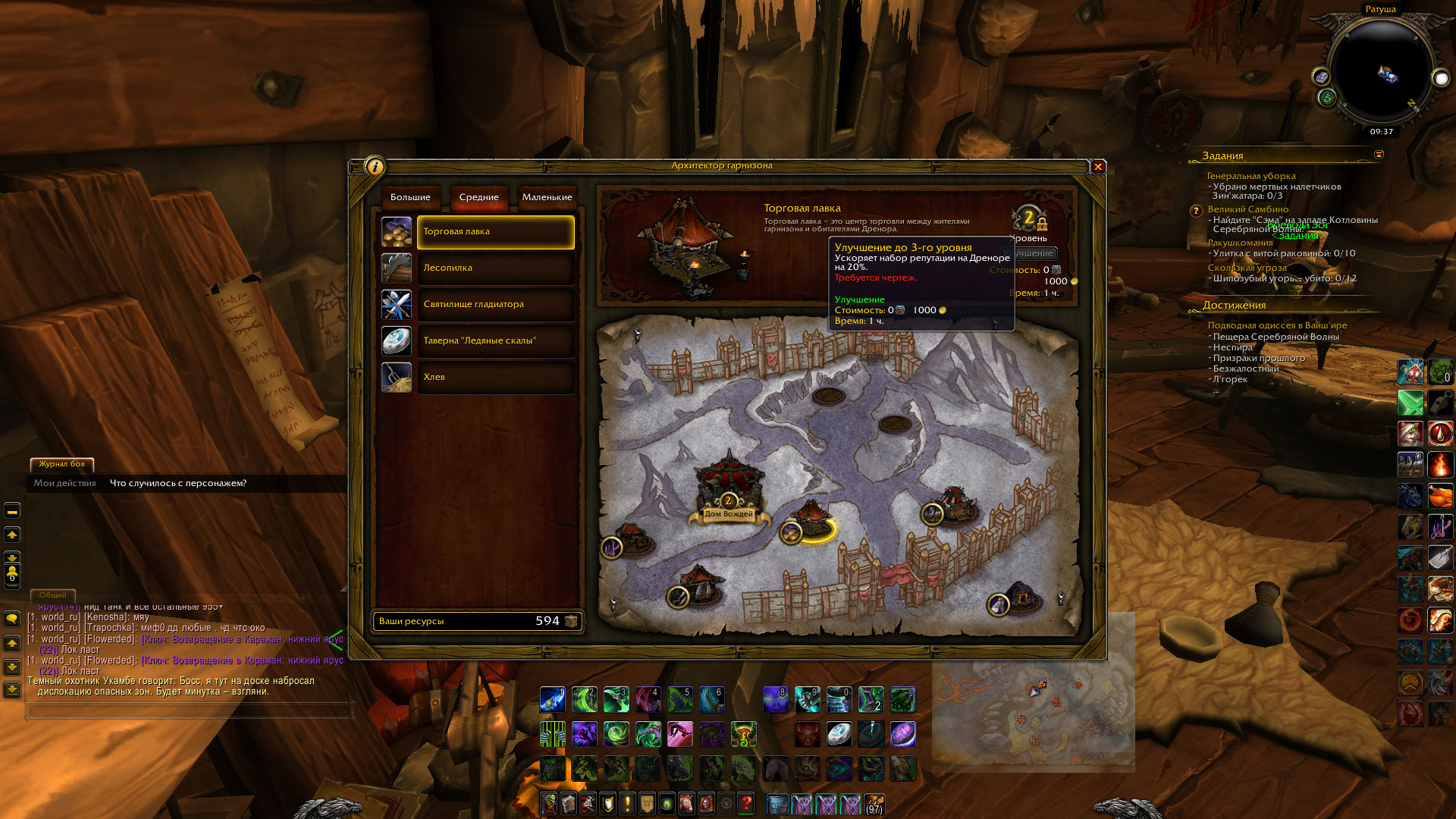
Task: Click the round minimap
Action: (1382, 72)
